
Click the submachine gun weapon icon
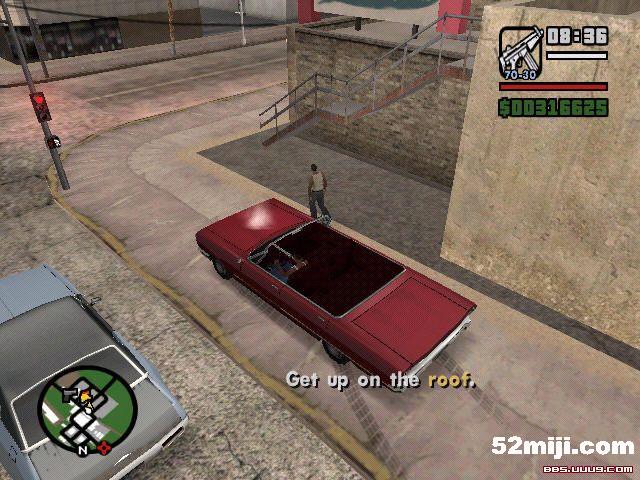tap(520, 46)
